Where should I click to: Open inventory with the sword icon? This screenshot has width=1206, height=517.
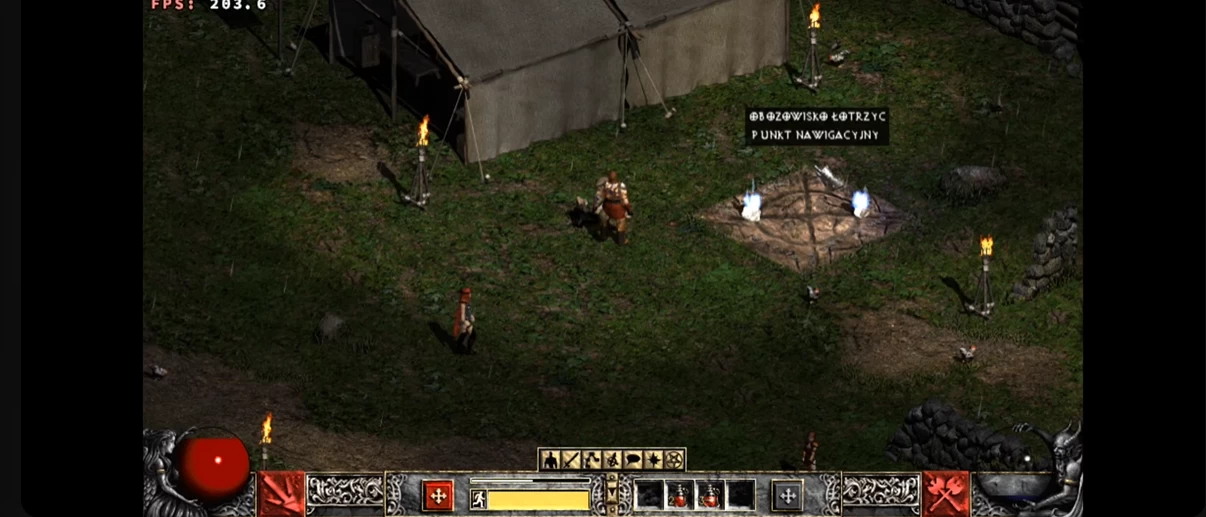tap(571, 460)
